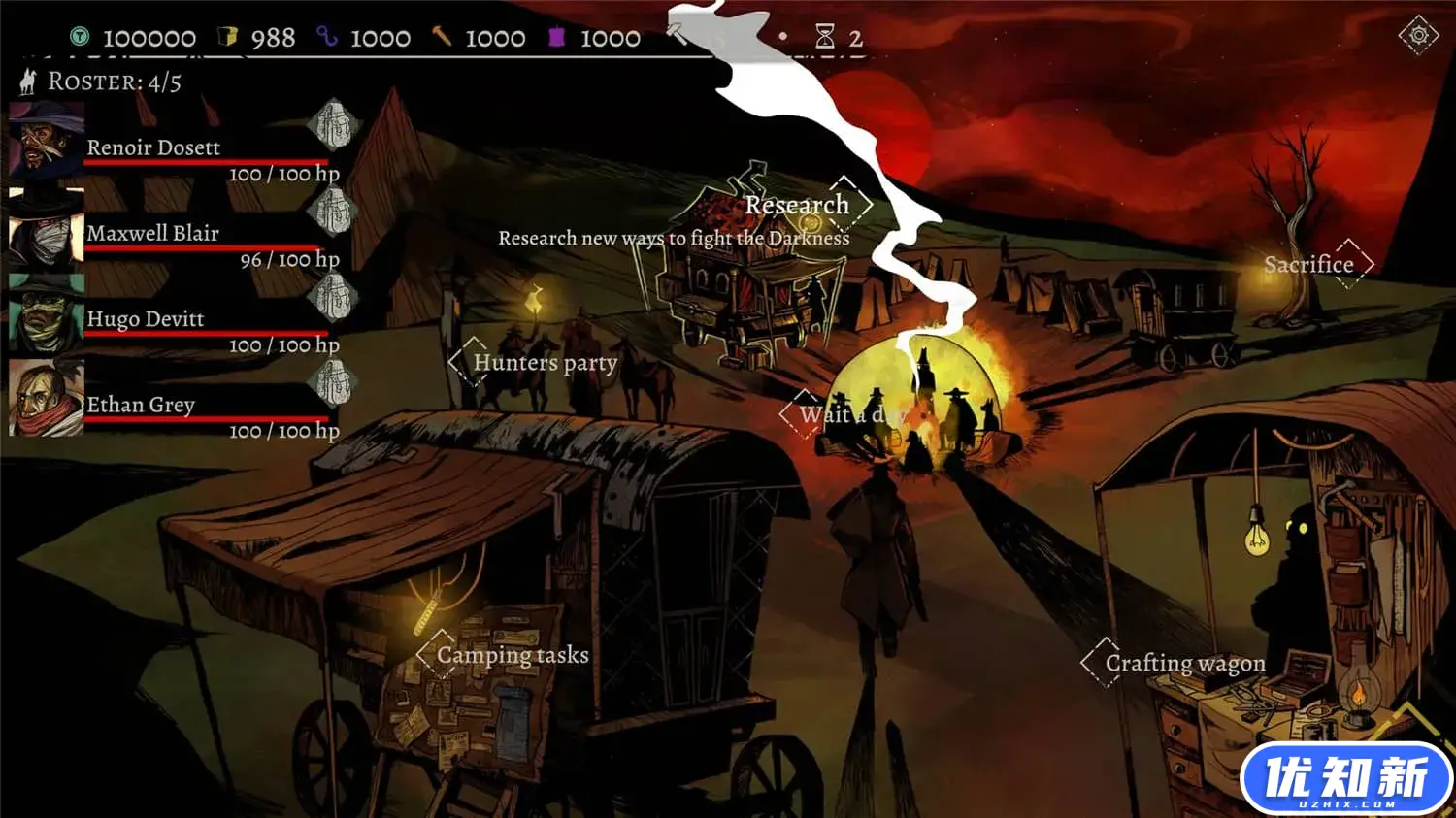Open Camping tasks on the wagon

(x=513, y=655)
